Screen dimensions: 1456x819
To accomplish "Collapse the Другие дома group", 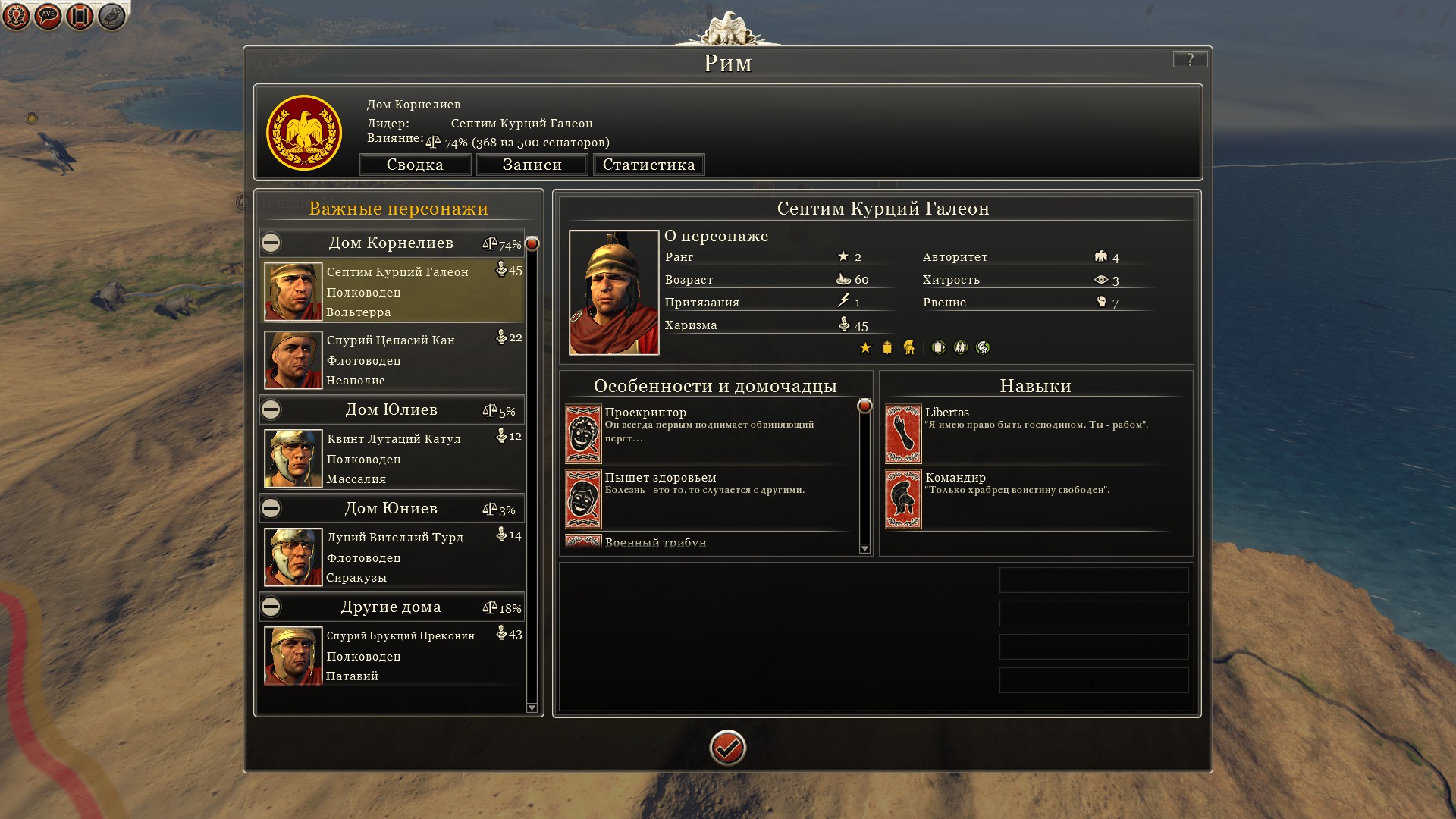I will pyautogui.click(x=271, y=607).
